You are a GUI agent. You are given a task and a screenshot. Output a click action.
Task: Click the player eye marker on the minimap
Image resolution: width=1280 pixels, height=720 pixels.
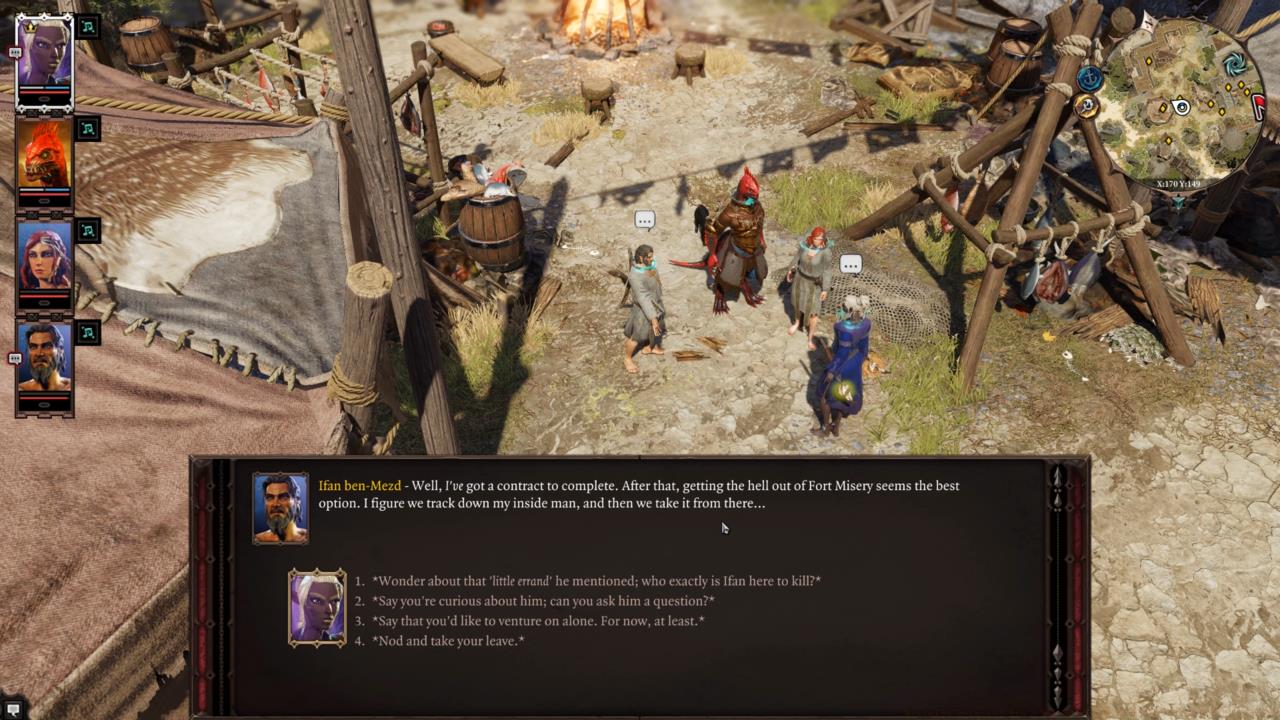coord(1181,107)
